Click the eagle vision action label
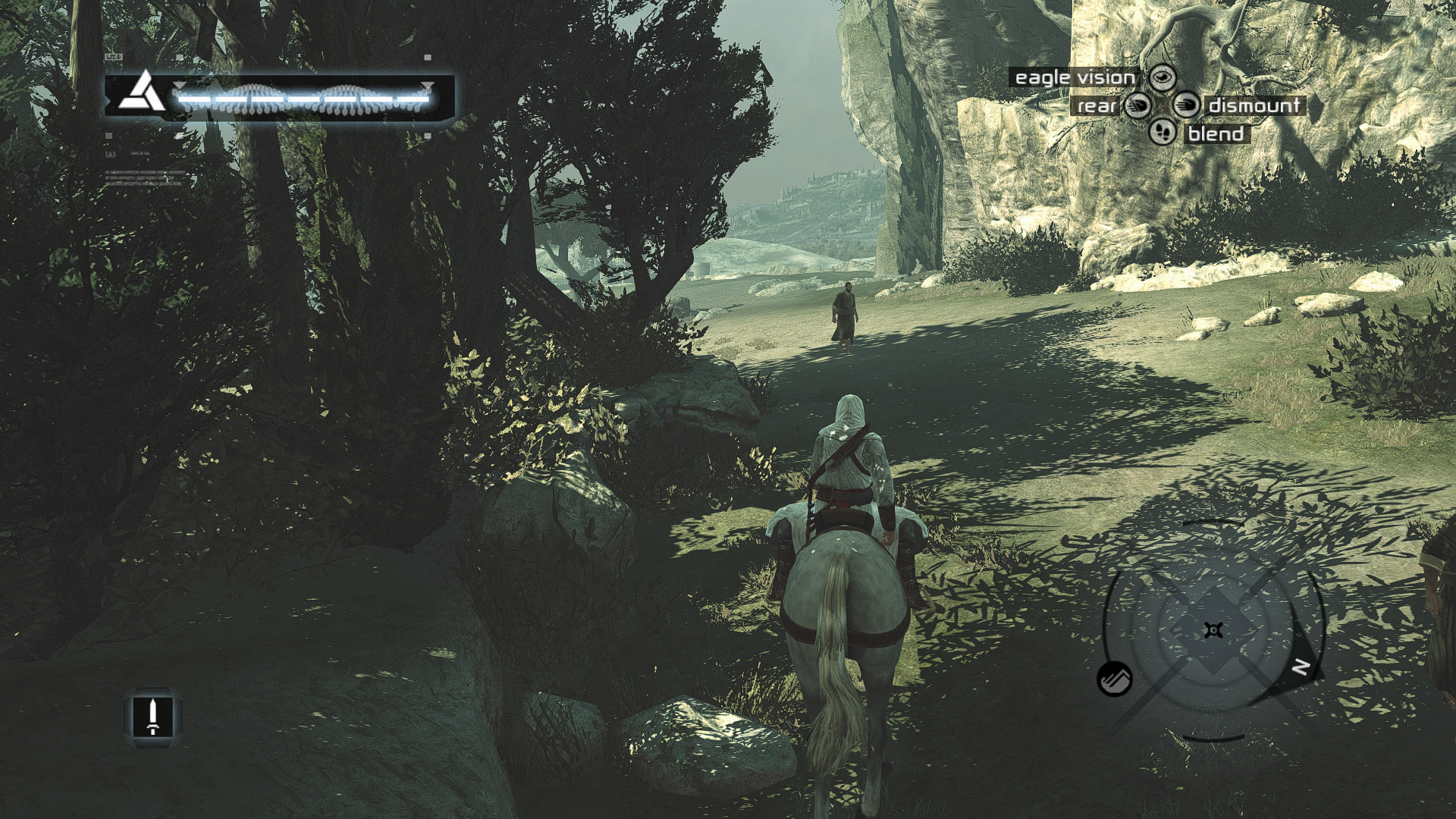The image size is (1456, 819). point(1075,77)
